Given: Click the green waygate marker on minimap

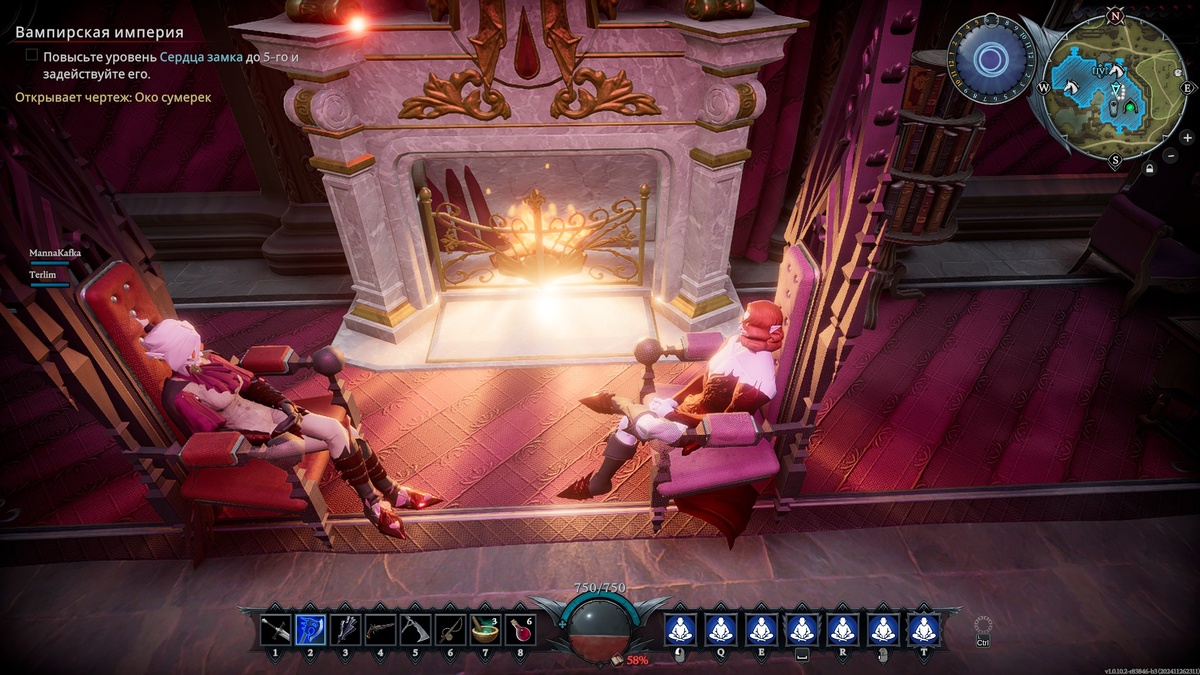Looking at the screenshot, I should pos(1131,106).
